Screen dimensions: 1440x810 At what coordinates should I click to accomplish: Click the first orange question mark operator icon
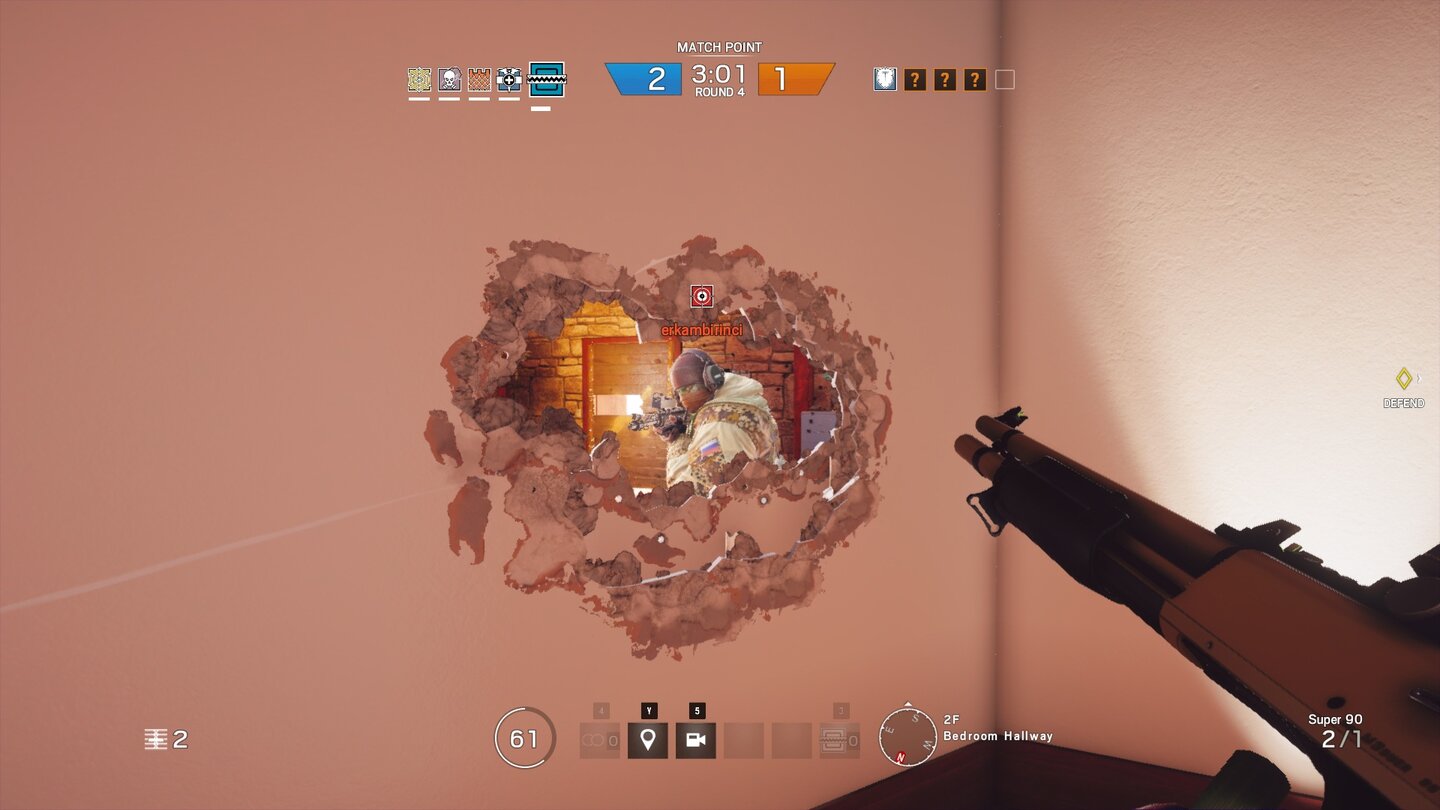[916, 79]
